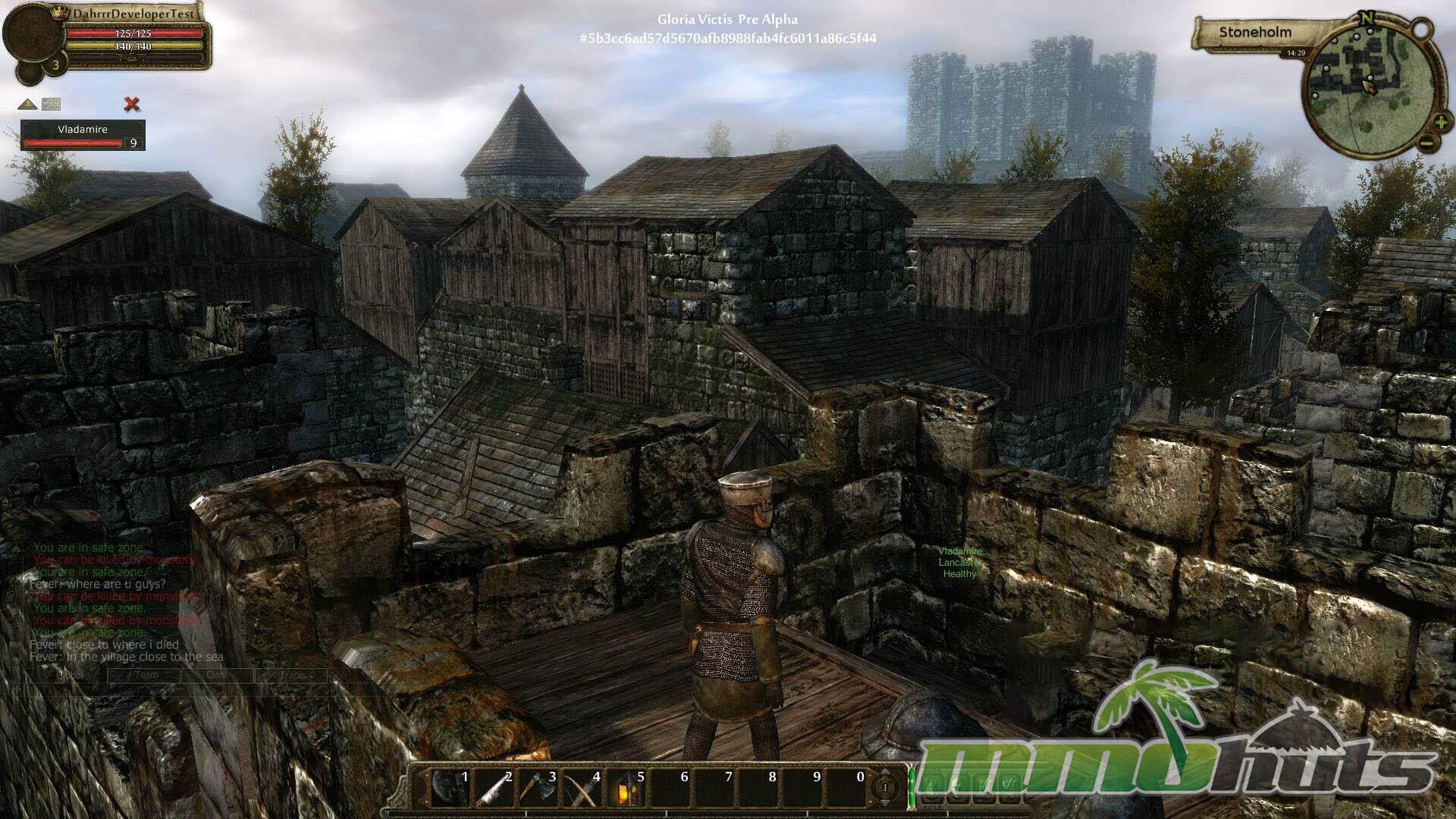Zoom out the minimap with minus button

point(1426,143)
